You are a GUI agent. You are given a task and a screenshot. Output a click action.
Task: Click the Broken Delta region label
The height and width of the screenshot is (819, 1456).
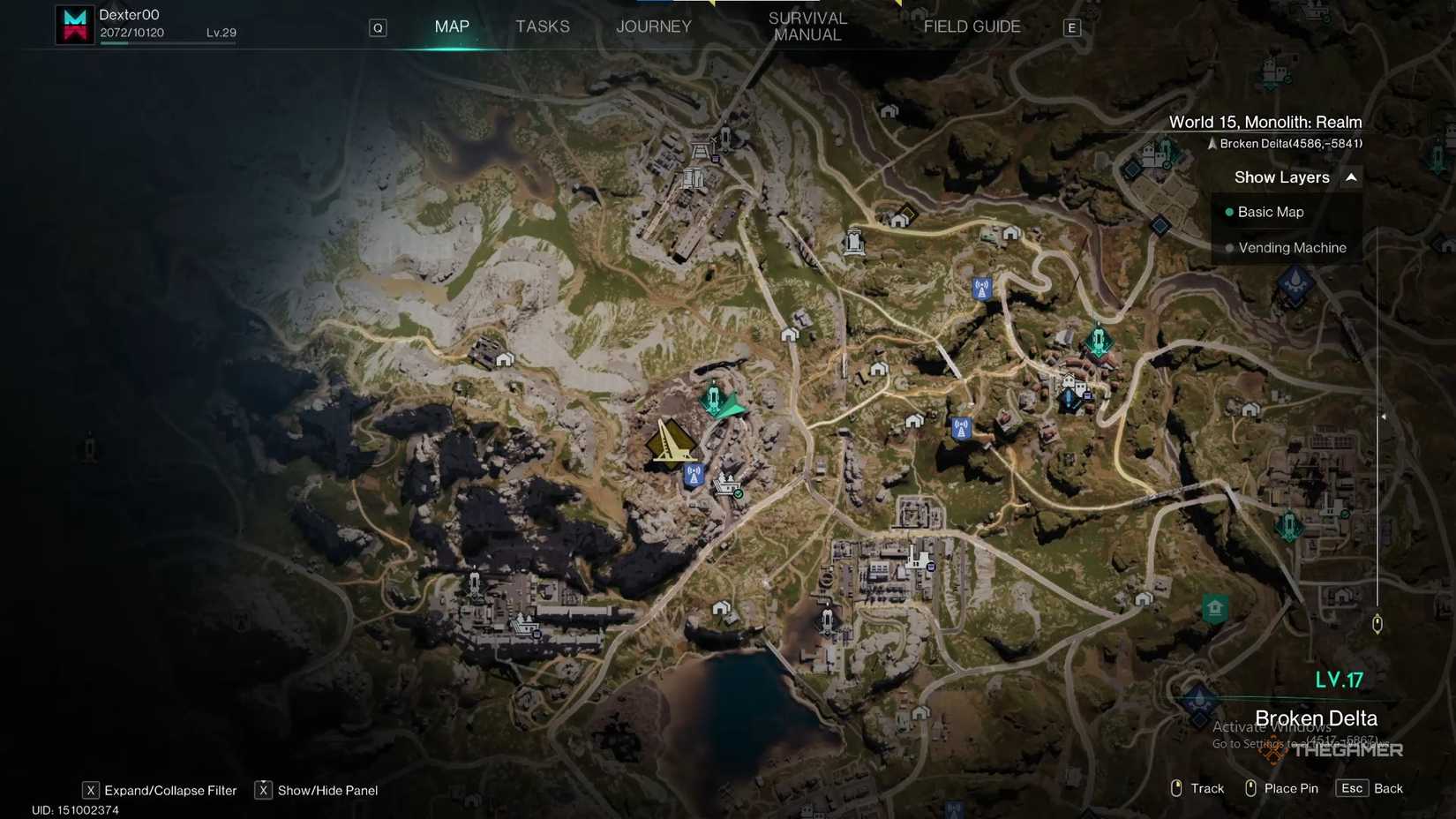1316,718
